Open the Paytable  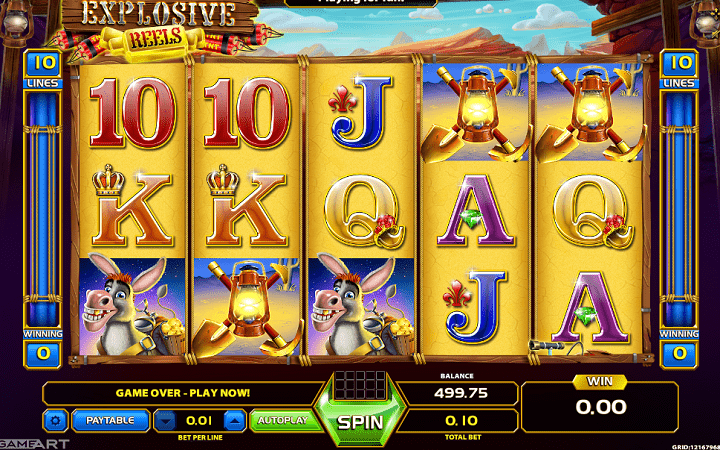(110, 420)
